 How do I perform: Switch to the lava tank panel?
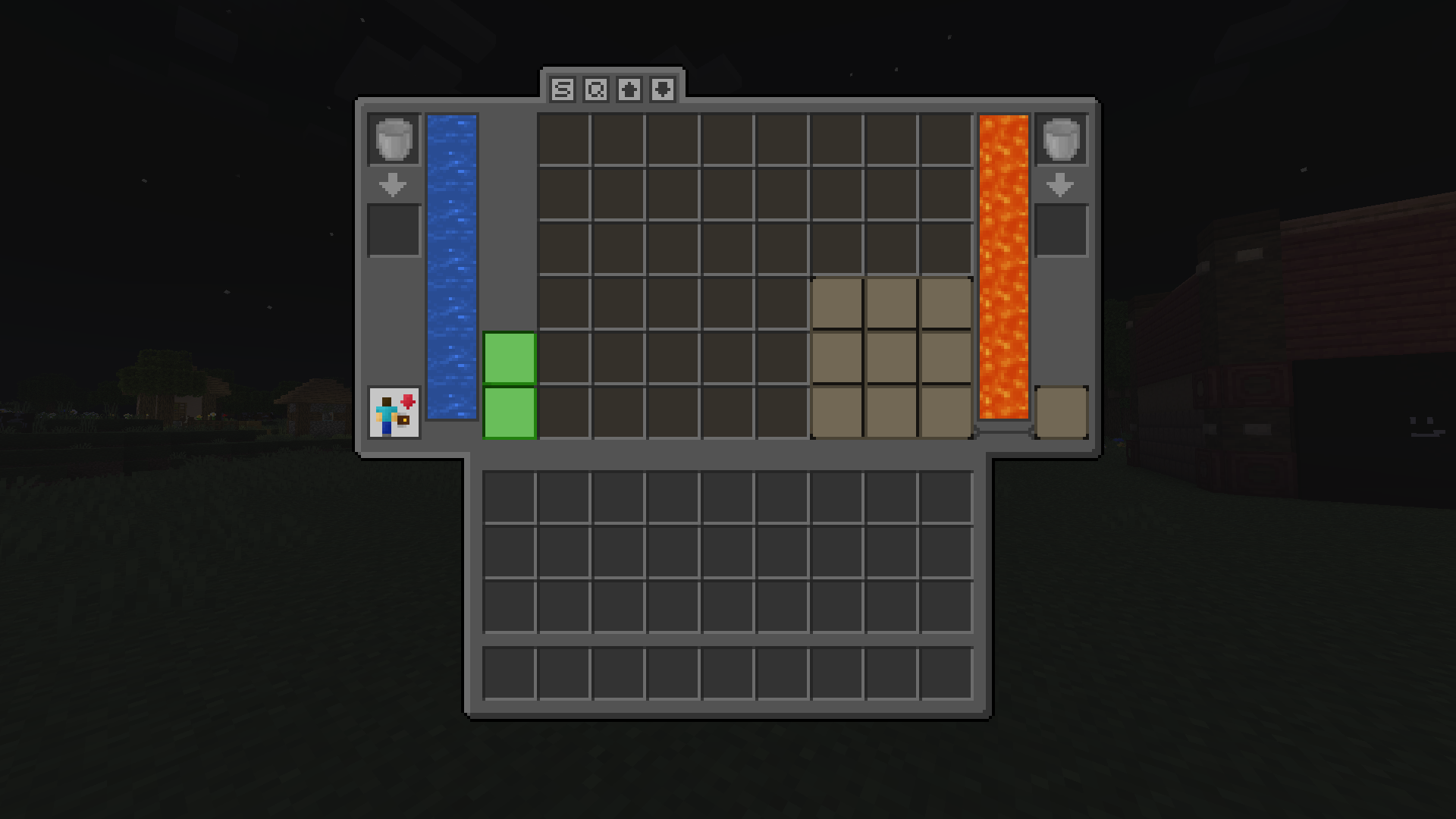(x=1003, y=265)
